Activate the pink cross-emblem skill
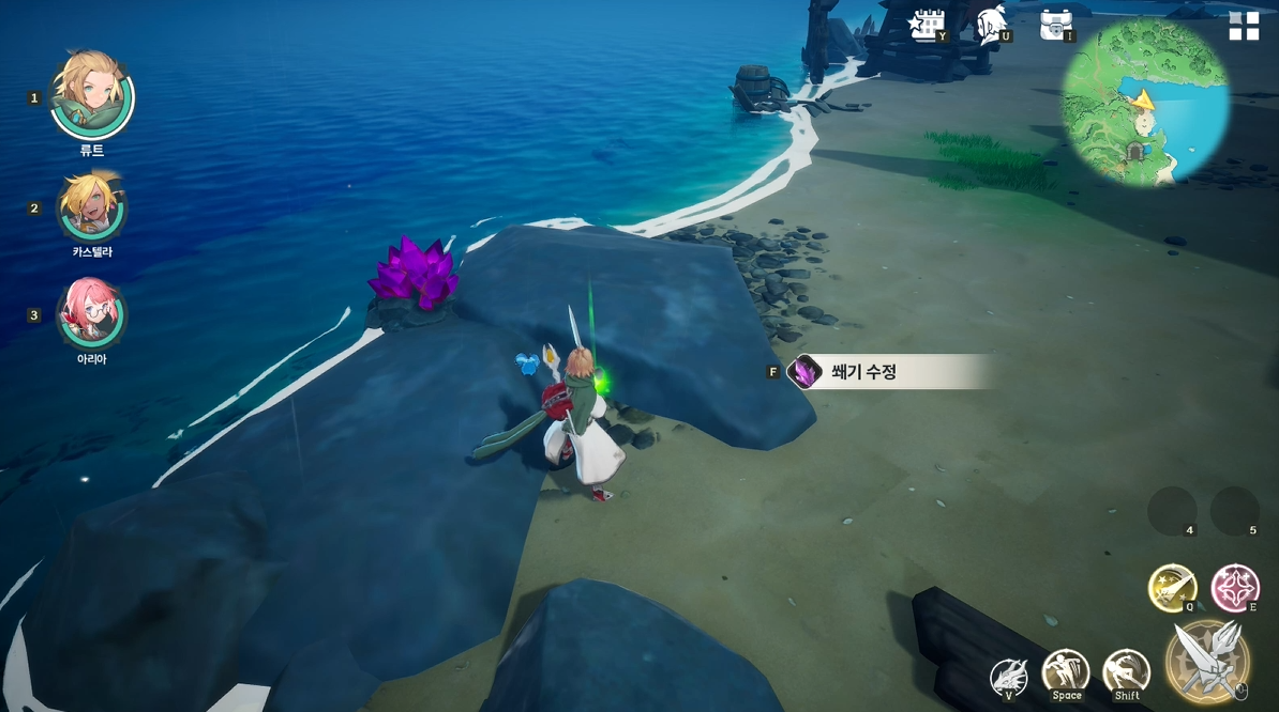 [1235, 588]
